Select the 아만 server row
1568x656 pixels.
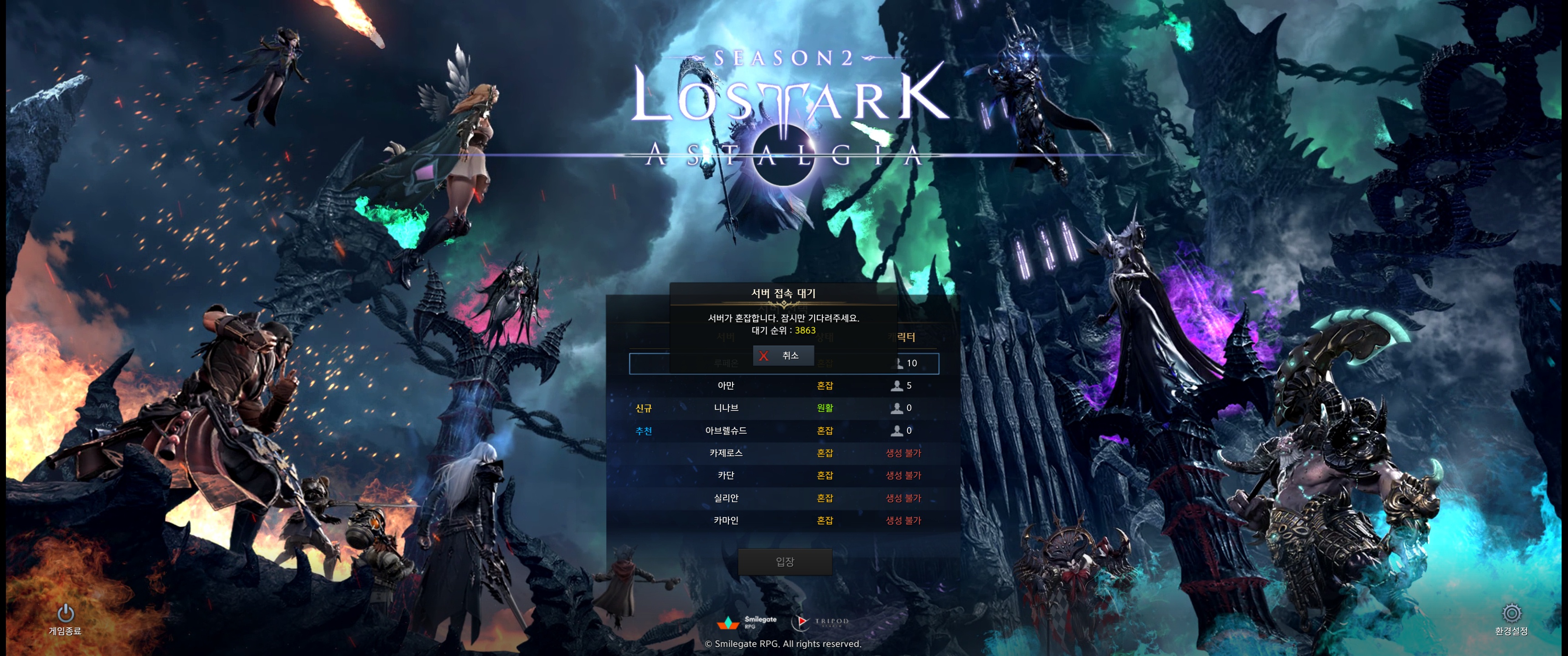pos(784,386)
